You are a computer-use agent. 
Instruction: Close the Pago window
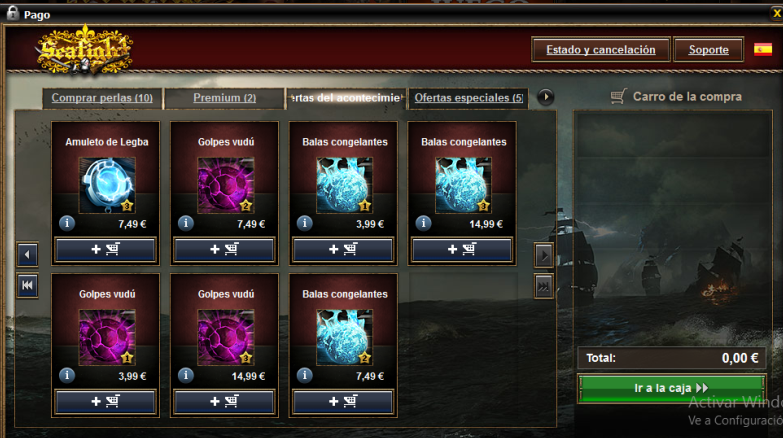[776, 14]
